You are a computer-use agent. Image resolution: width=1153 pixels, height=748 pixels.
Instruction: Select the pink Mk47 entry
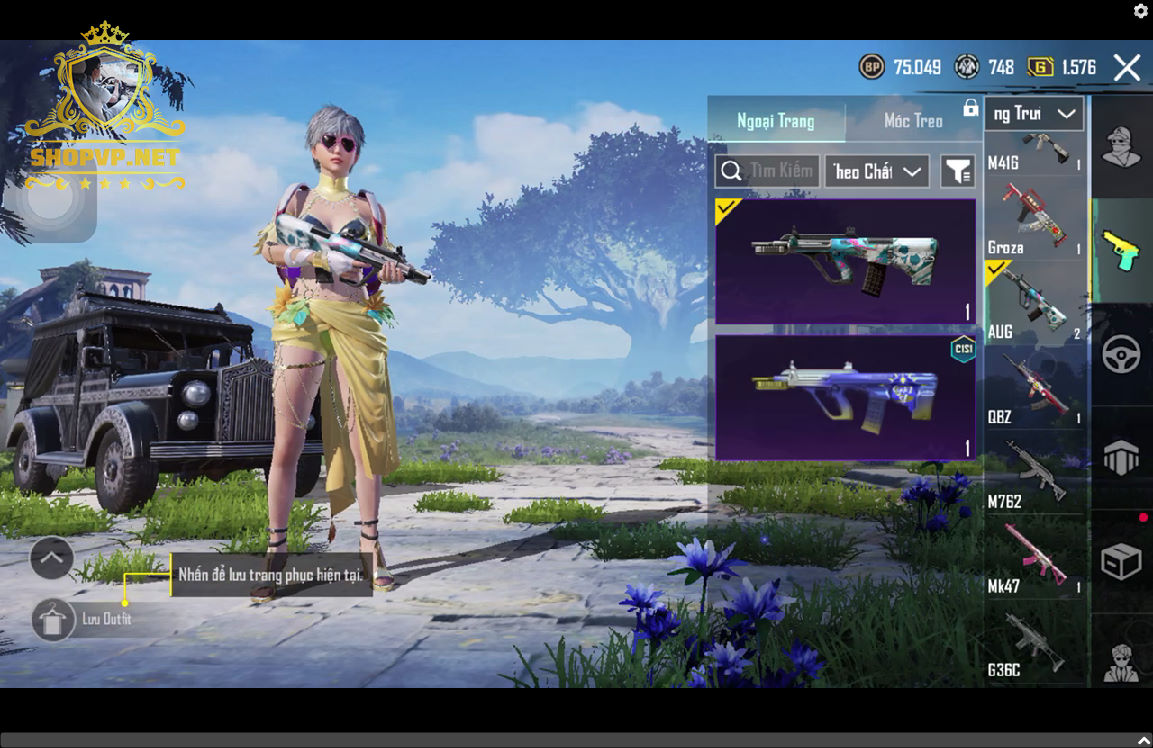click(x=1034, y=558)
